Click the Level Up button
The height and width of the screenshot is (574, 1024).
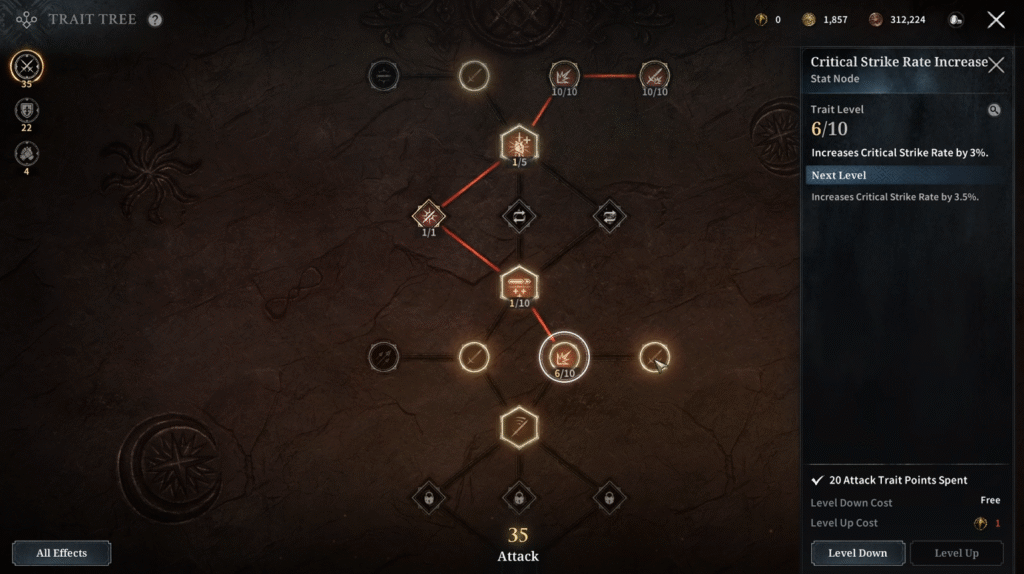(956, 553)
